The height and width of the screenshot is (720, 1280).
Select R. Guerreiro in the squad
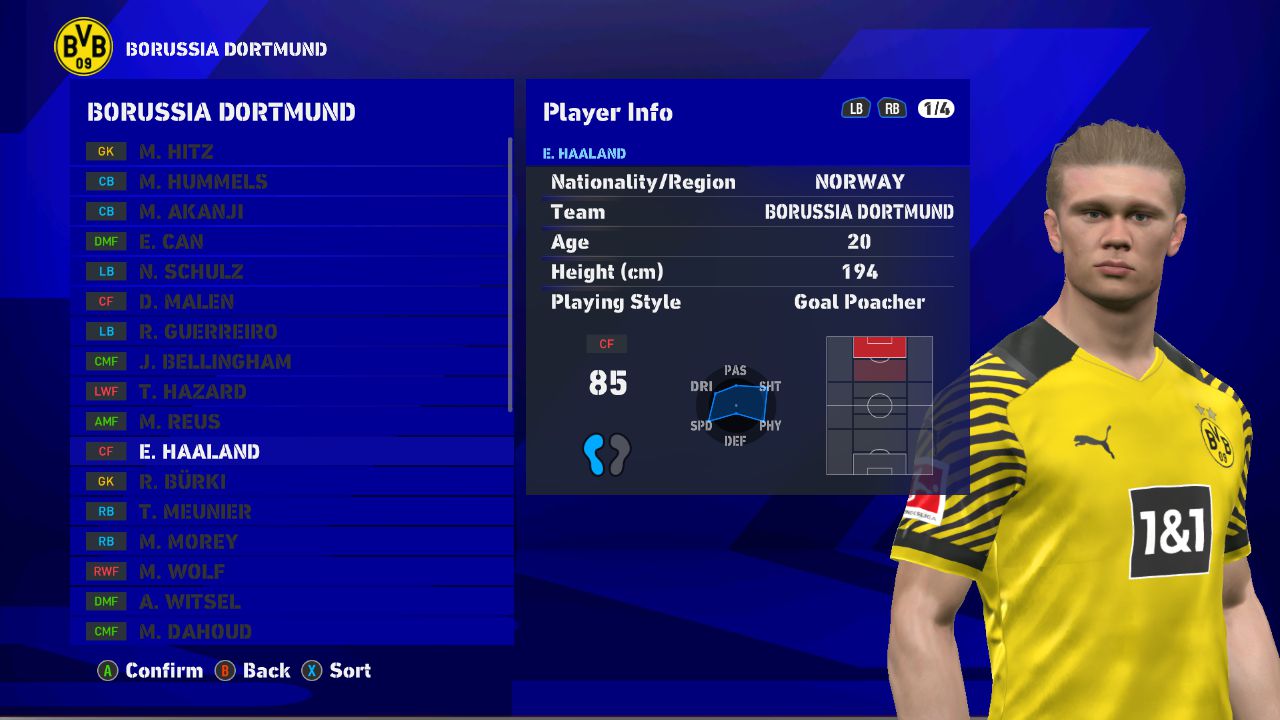[x=290, y=332]
